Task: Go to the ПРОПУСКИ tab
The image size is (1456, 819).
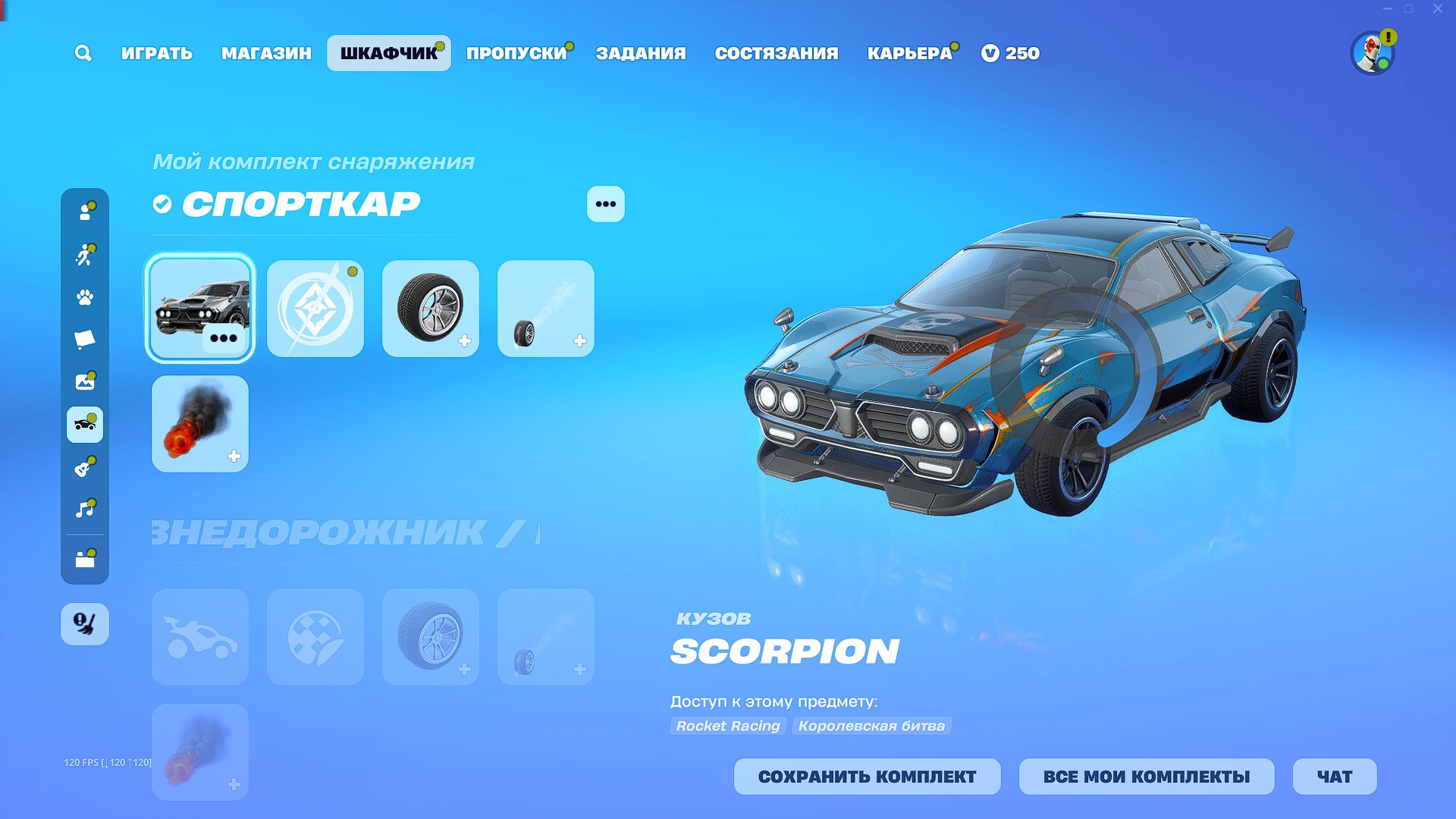Action: pos(516,53)
